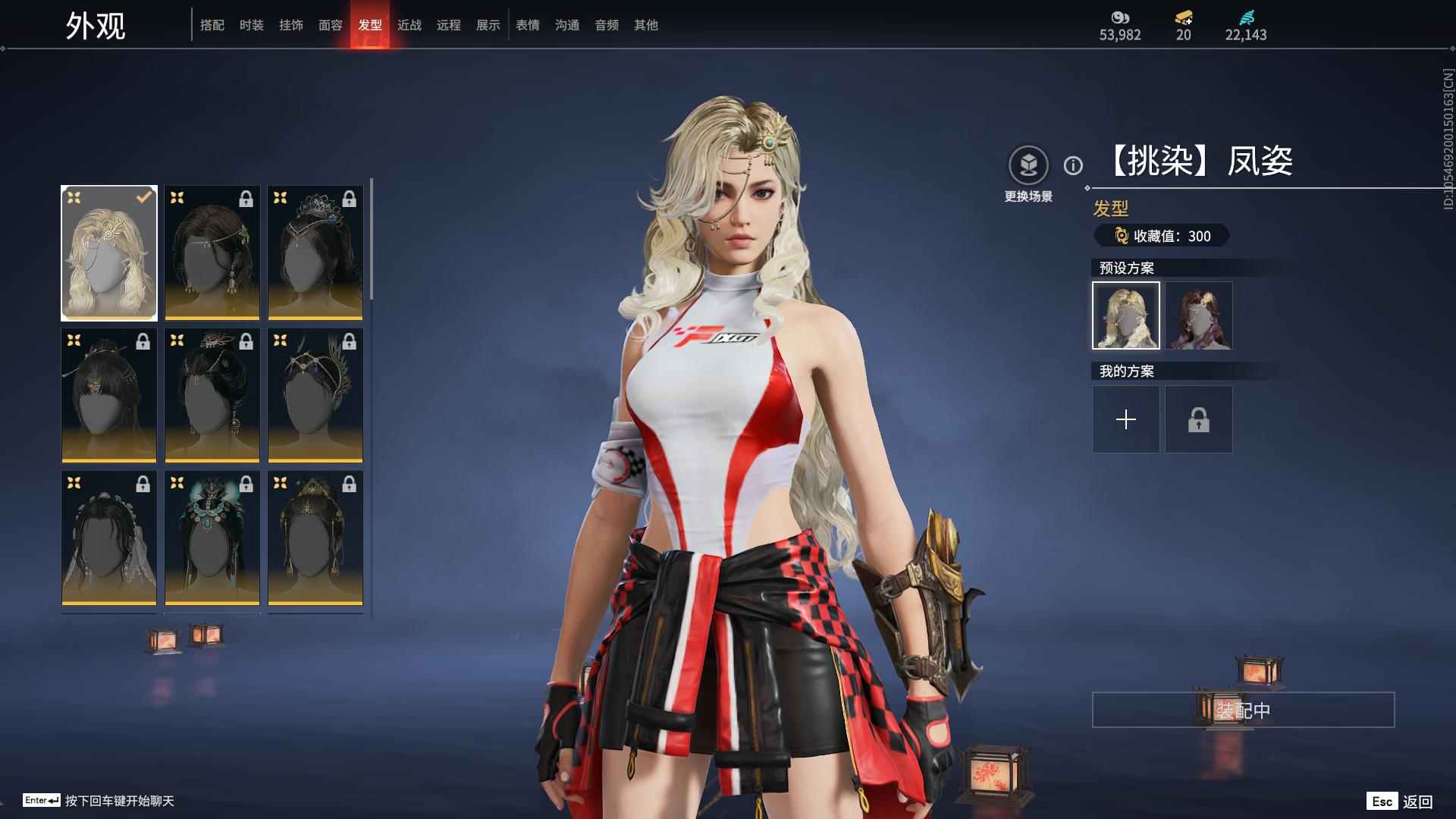Open the 时装 outfit tab

pyautogui.click(x=252, y=25)
